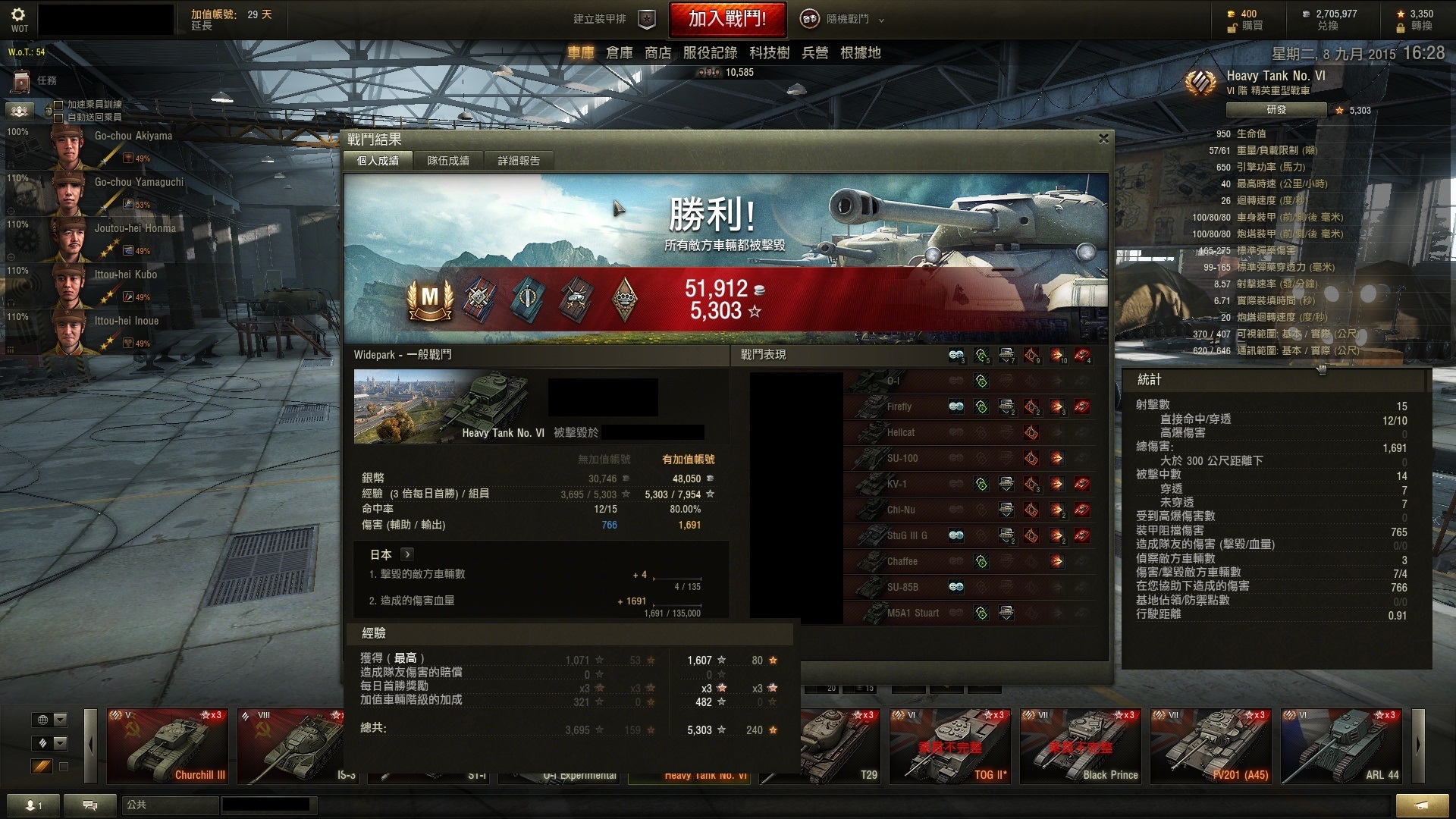Select the 個人成績 tab
The image size is (1456, 819).
coord(378,161)
